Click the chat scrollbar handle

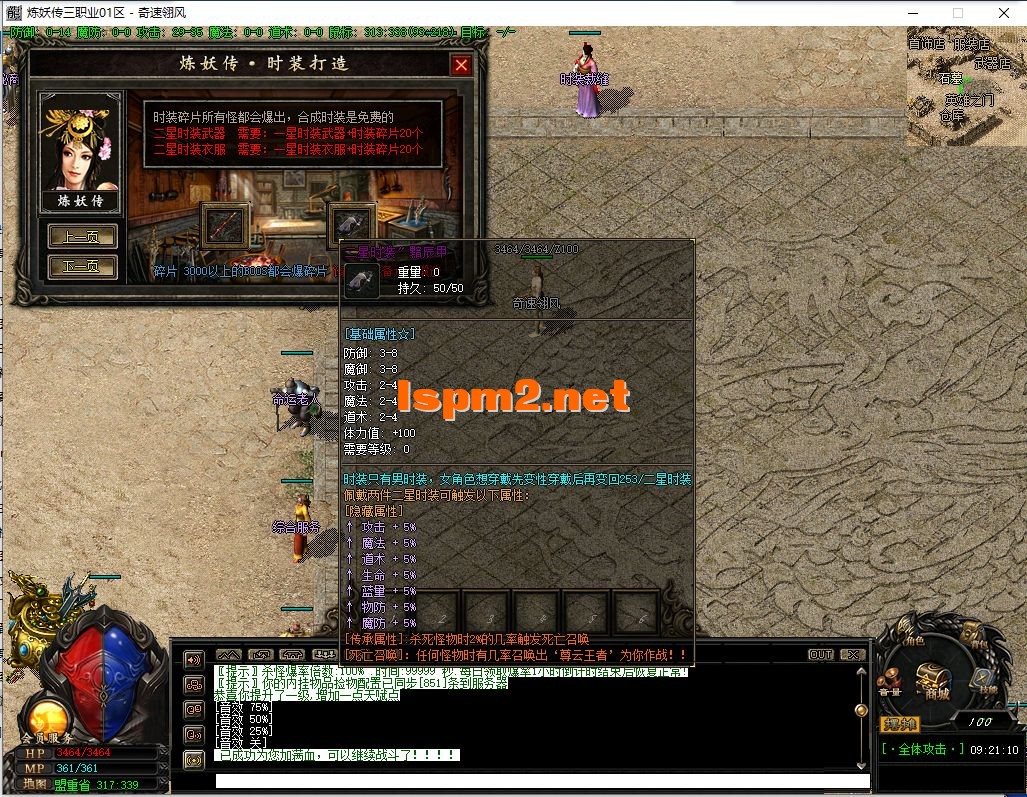(860, 710)
